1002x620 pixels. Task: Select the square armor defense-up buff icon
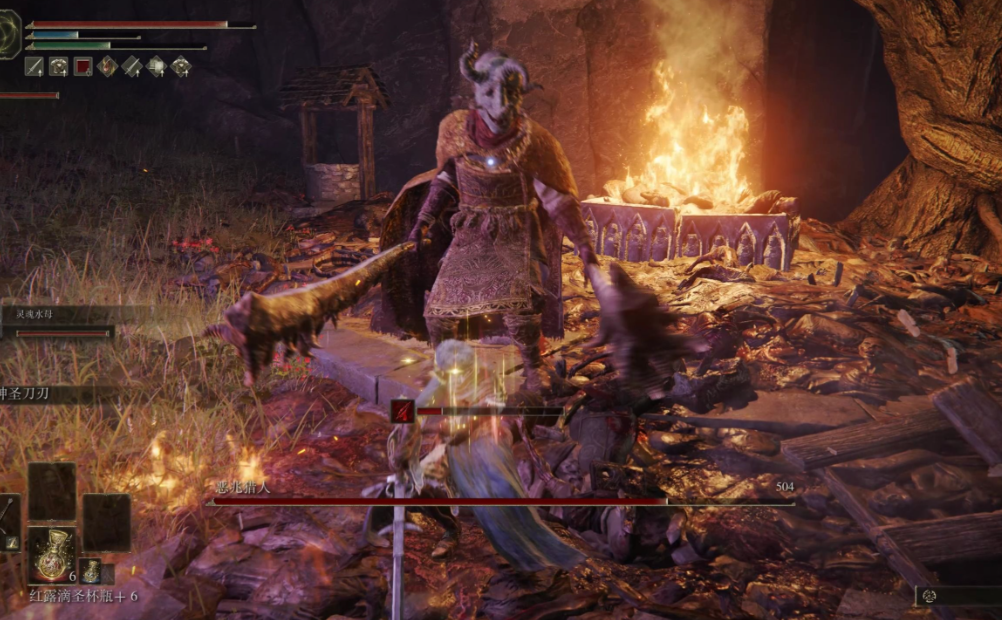59,66
